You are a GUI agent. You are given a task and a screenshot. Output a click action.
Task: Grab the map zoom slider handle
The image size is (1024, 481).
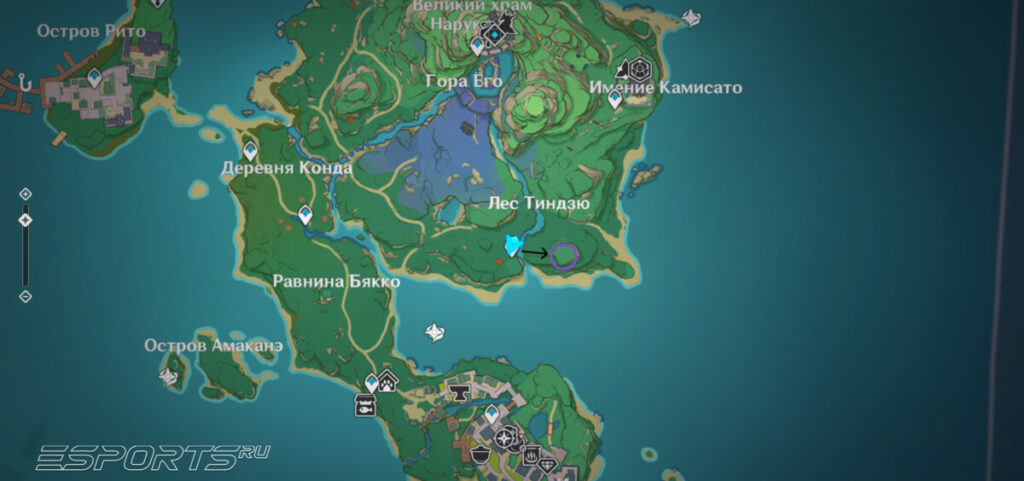pos(26,220)
